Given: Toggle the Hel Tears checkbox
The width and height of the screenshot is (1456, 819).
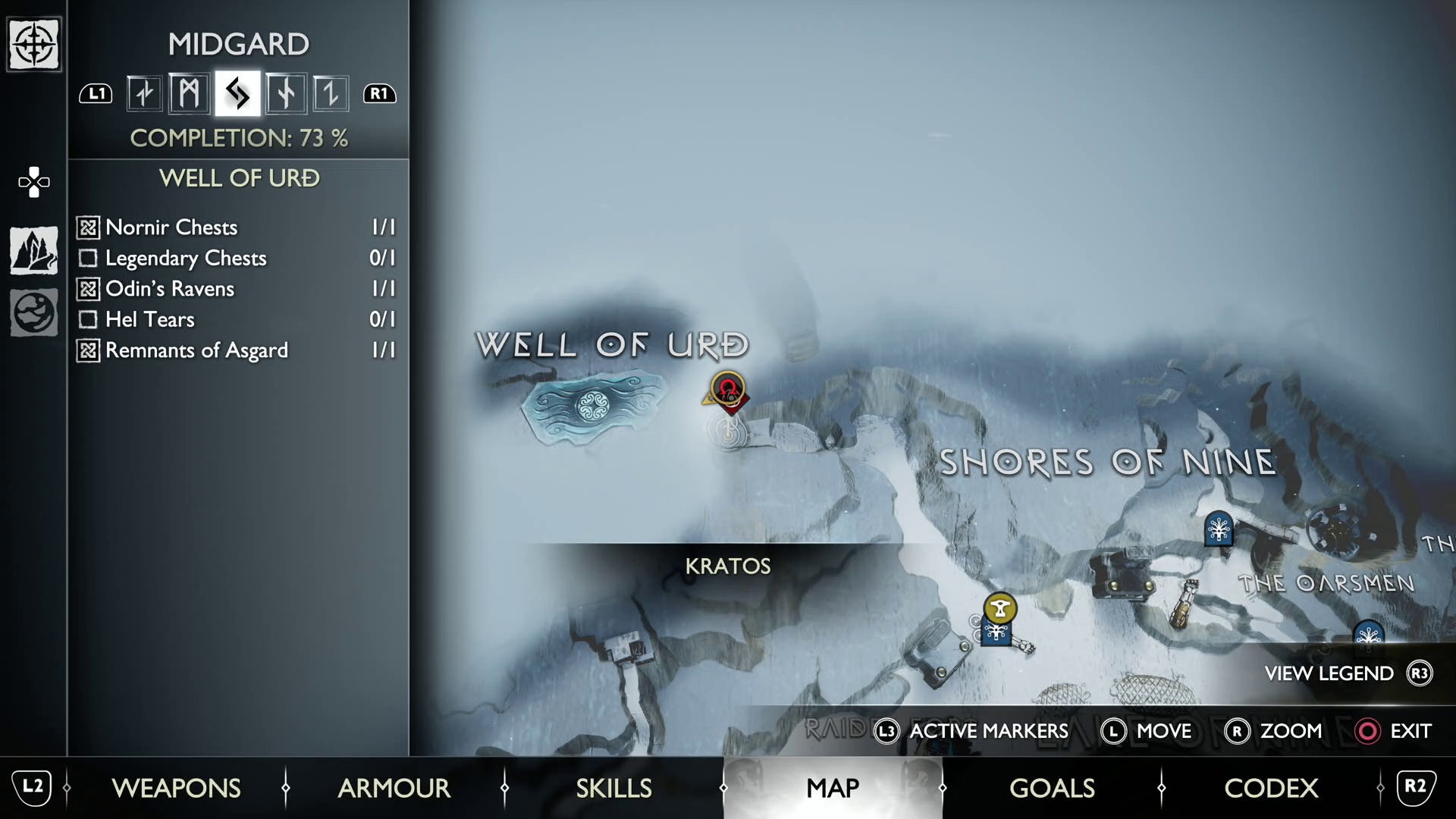Looking at the screenshot, I should 88,319.
